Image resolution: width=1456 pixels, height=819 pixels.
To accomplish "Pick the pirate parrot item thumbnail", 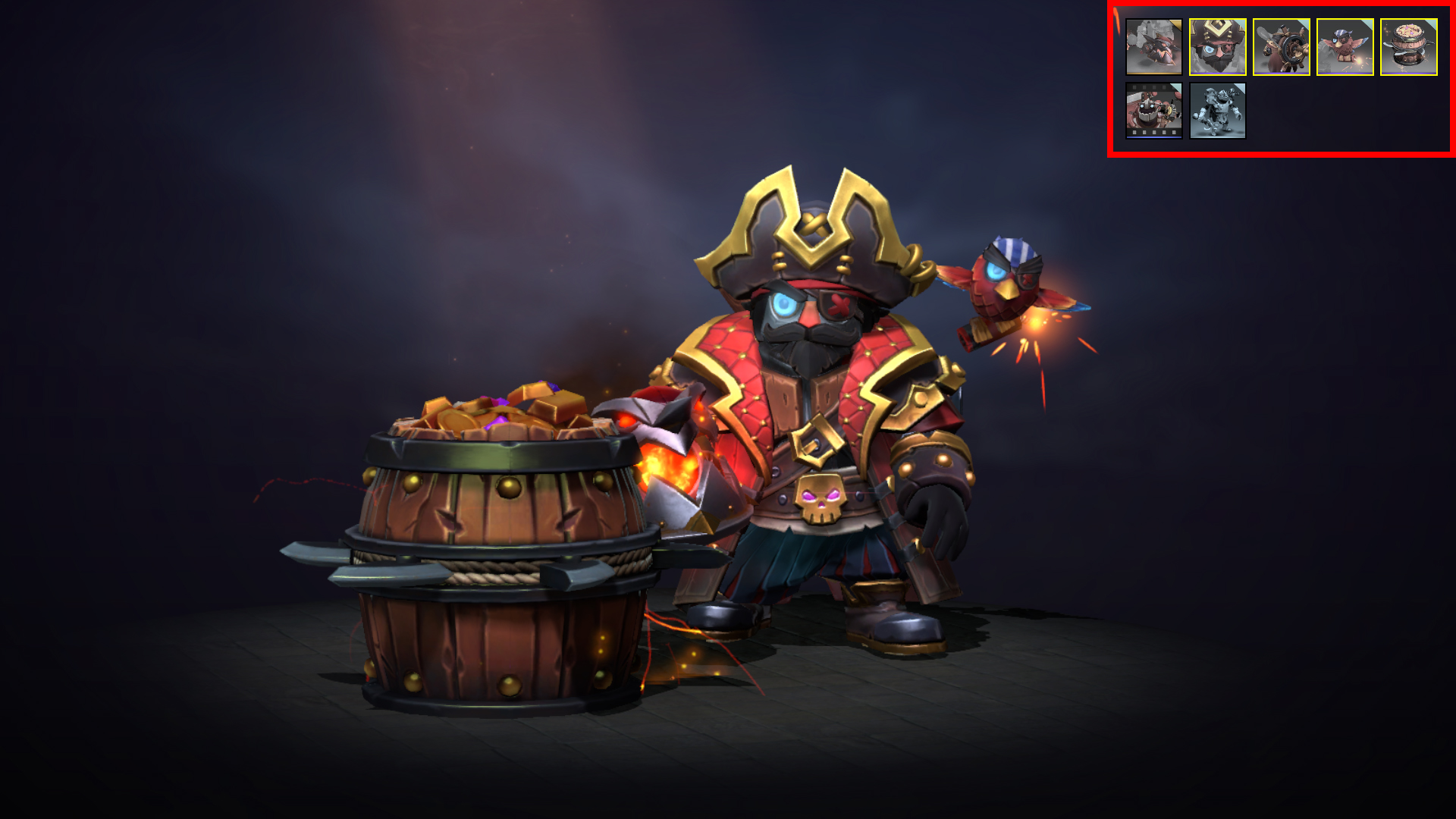I will point(1345,47).
